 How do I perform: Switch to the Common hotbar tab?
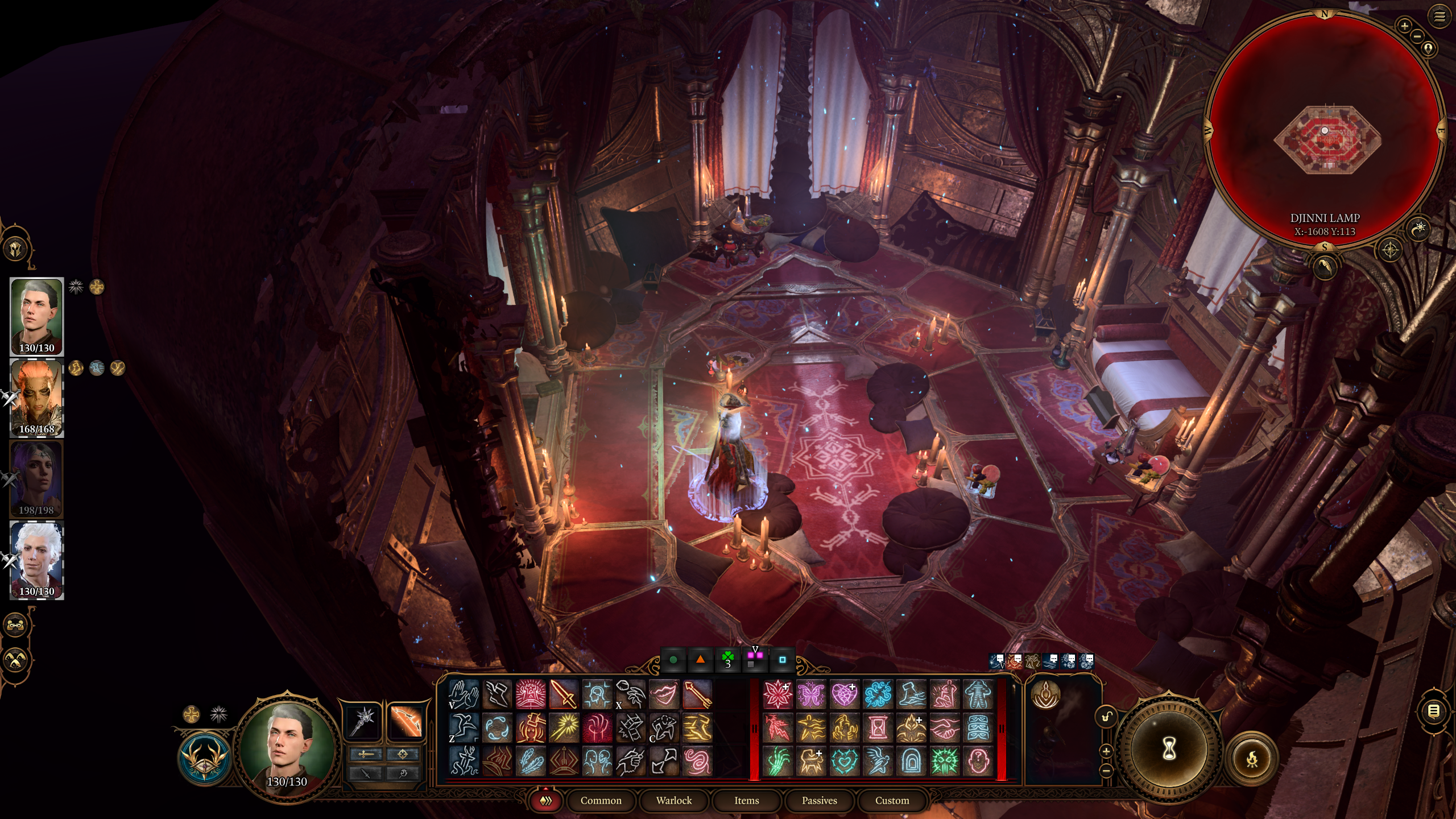[x=601, y=800]
